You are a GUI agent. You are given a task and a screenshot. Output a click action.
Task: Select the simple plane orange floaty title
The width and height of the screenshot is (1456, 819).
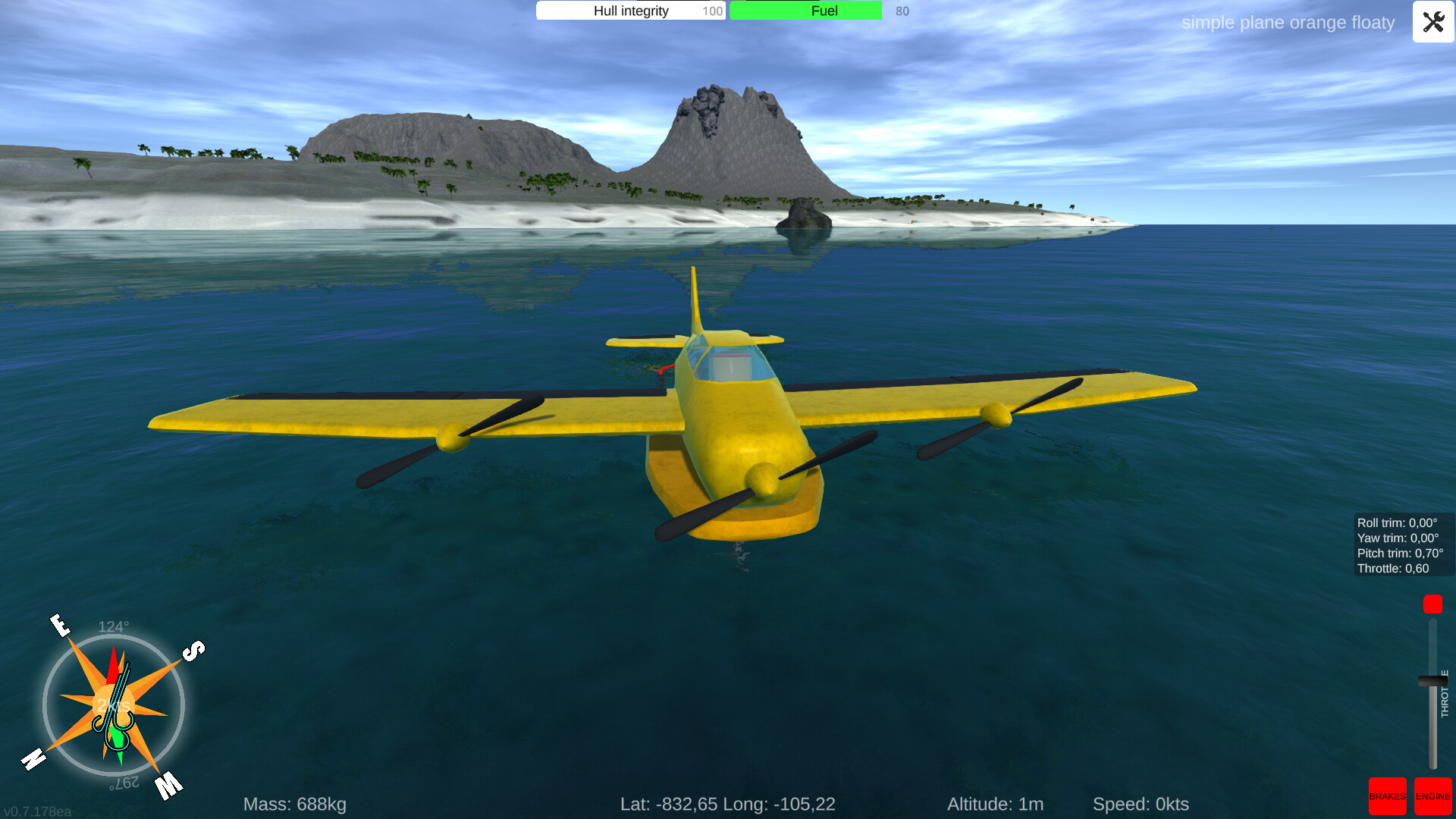(x=1288, y=22)
